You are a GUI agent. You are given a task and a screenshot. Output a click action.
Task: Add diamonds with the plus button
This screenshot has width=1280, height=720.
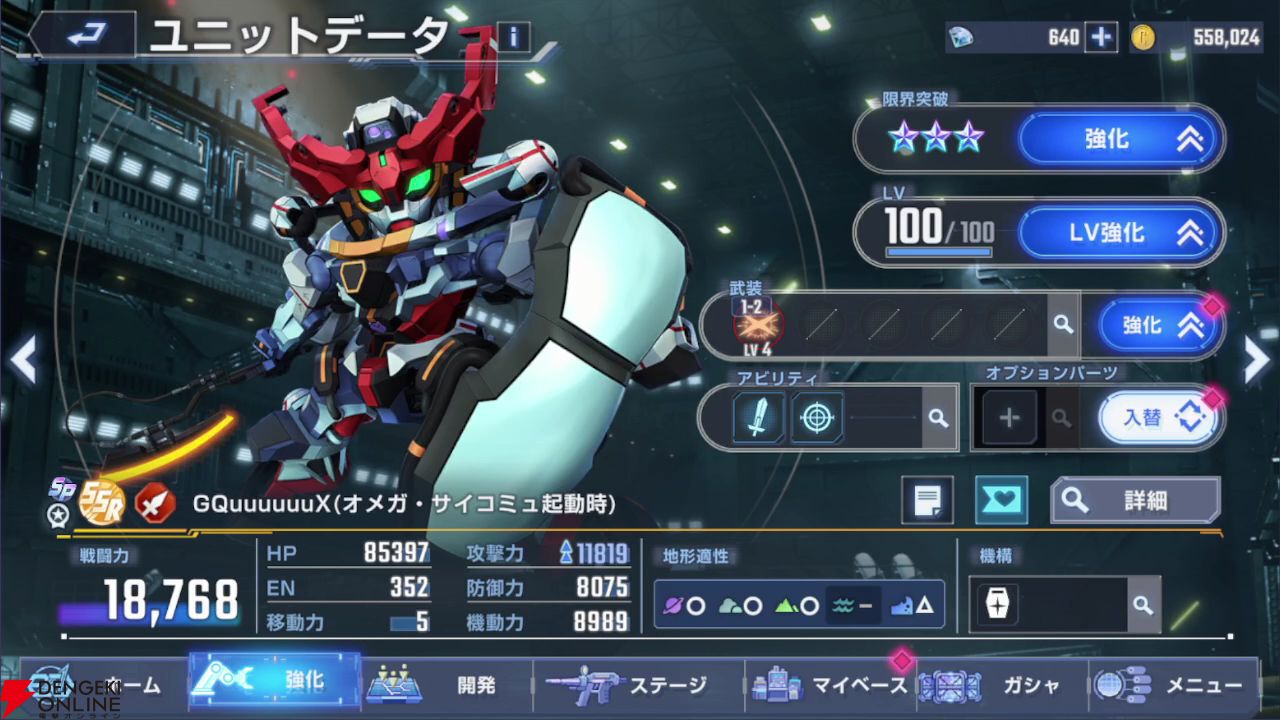pyautogui.click(x=1101, y=37)
